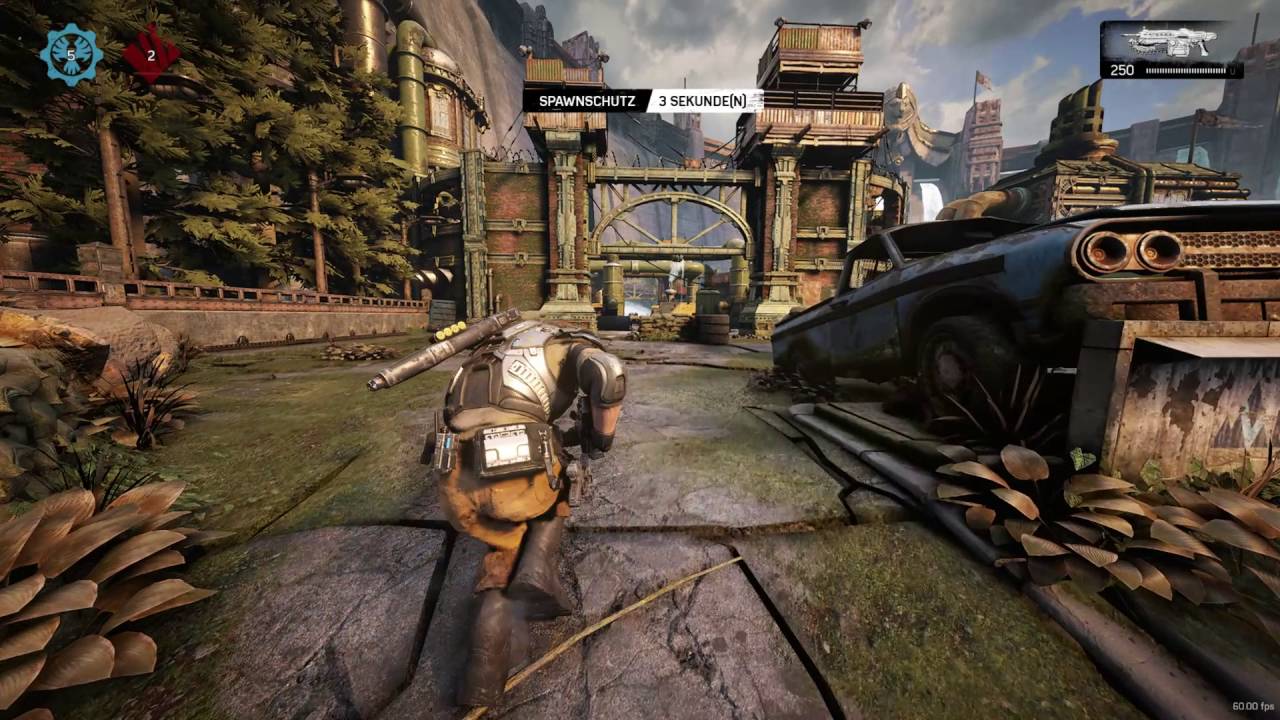Click the red Swarm team icon
The width and height of the screenshot is (1280, 720).
(x=151, y=55)
